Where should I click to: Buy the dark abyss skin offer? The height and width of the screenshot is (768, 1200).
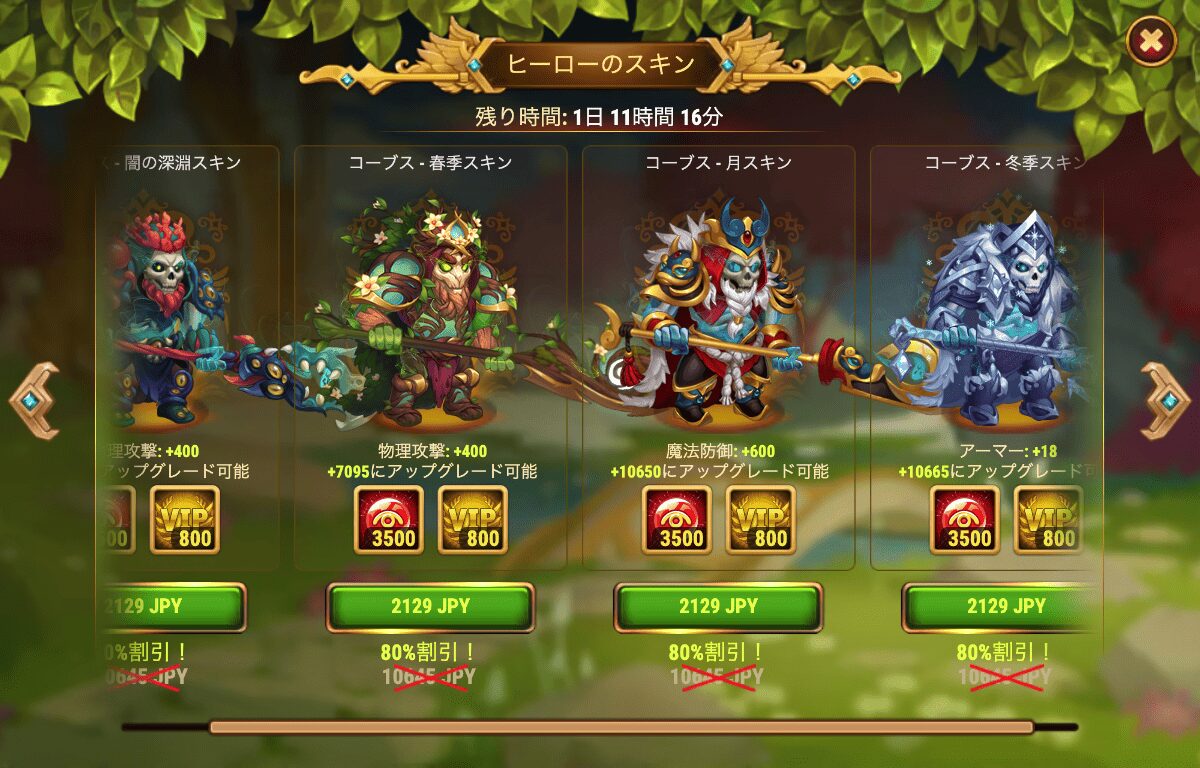172,606
